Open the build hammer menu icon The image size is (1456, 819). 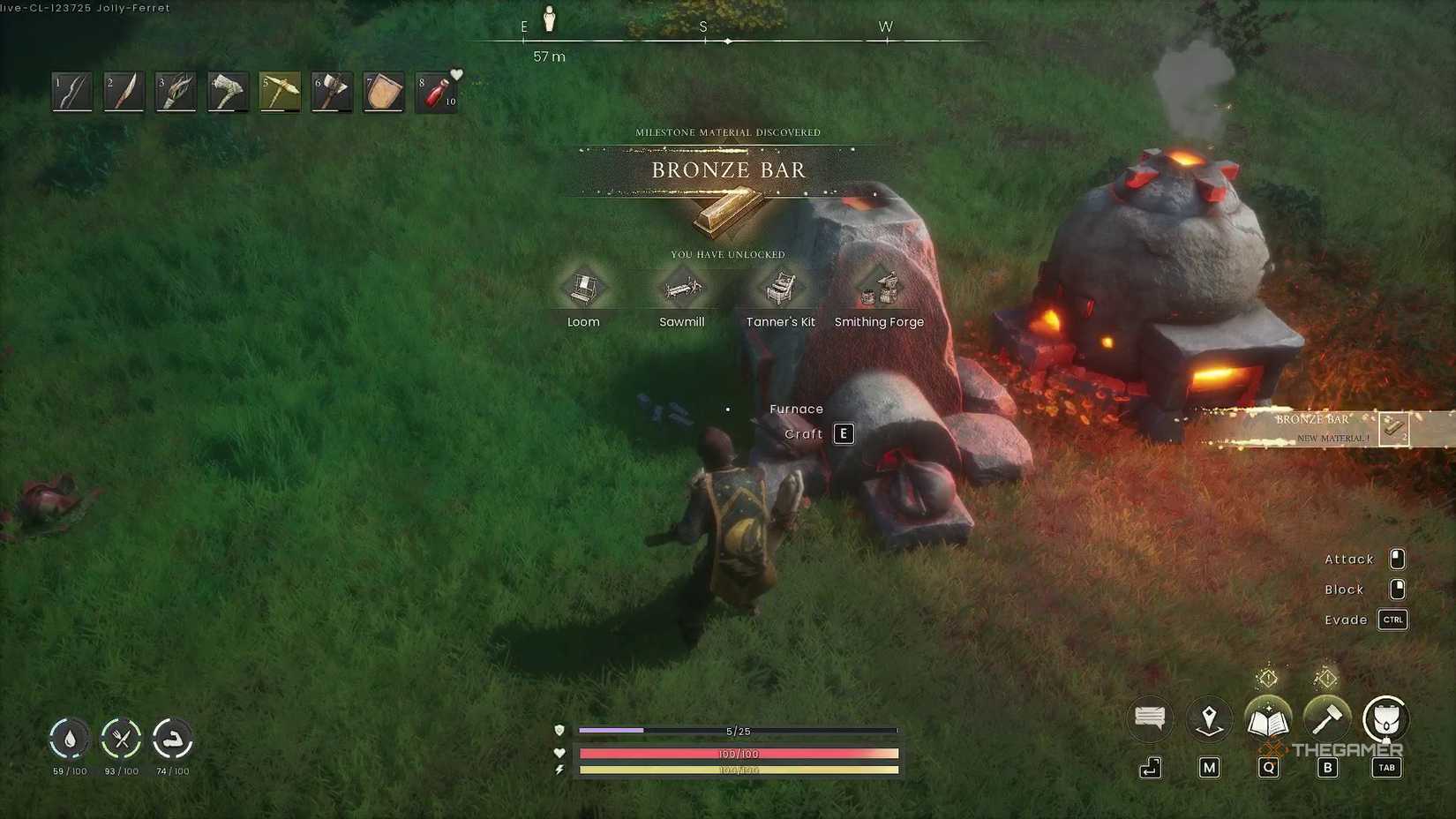(x=1327, y=720)
